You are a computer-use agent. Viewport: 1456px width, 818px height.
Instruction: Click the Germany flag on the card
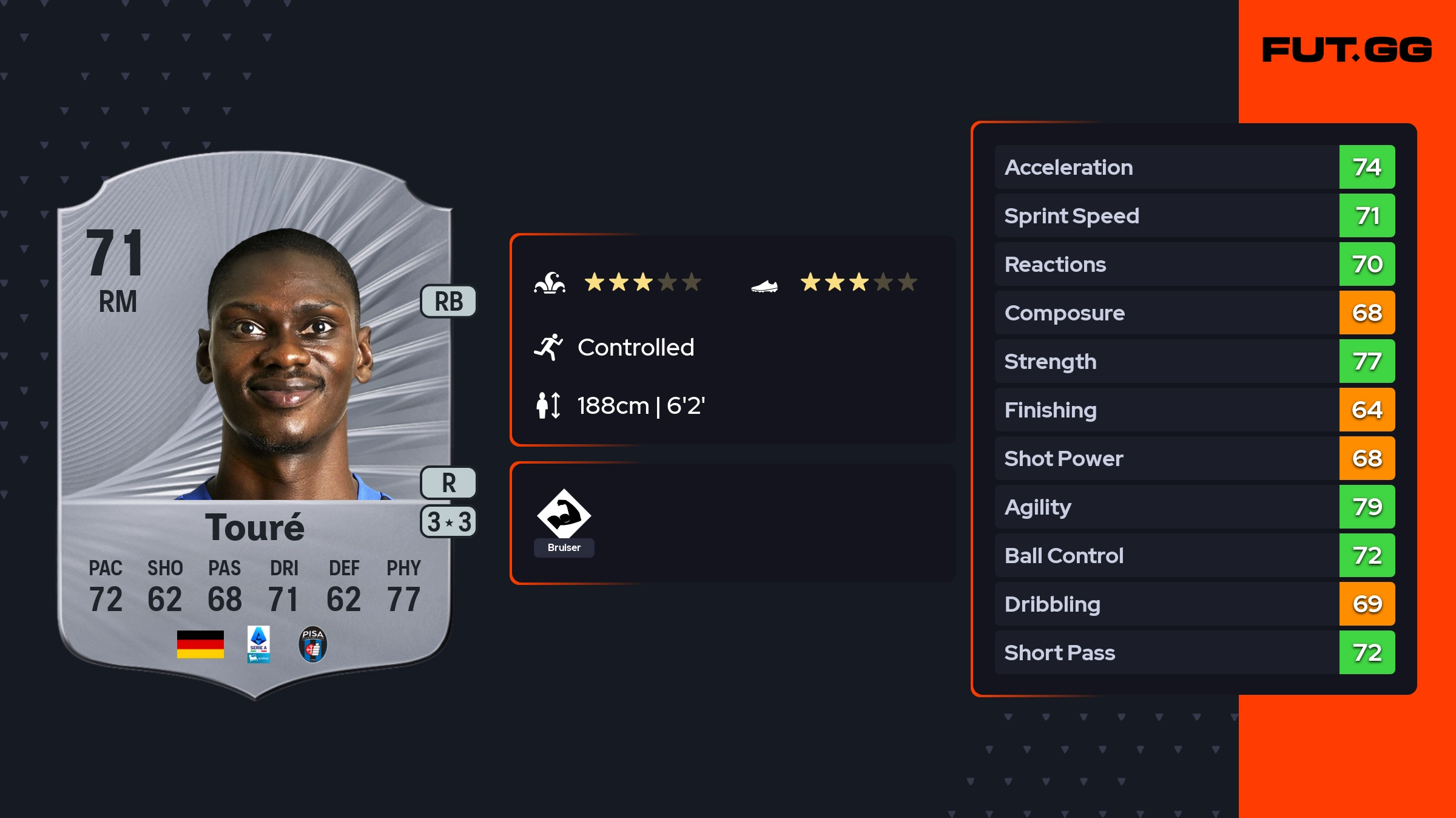pos(200,644)
